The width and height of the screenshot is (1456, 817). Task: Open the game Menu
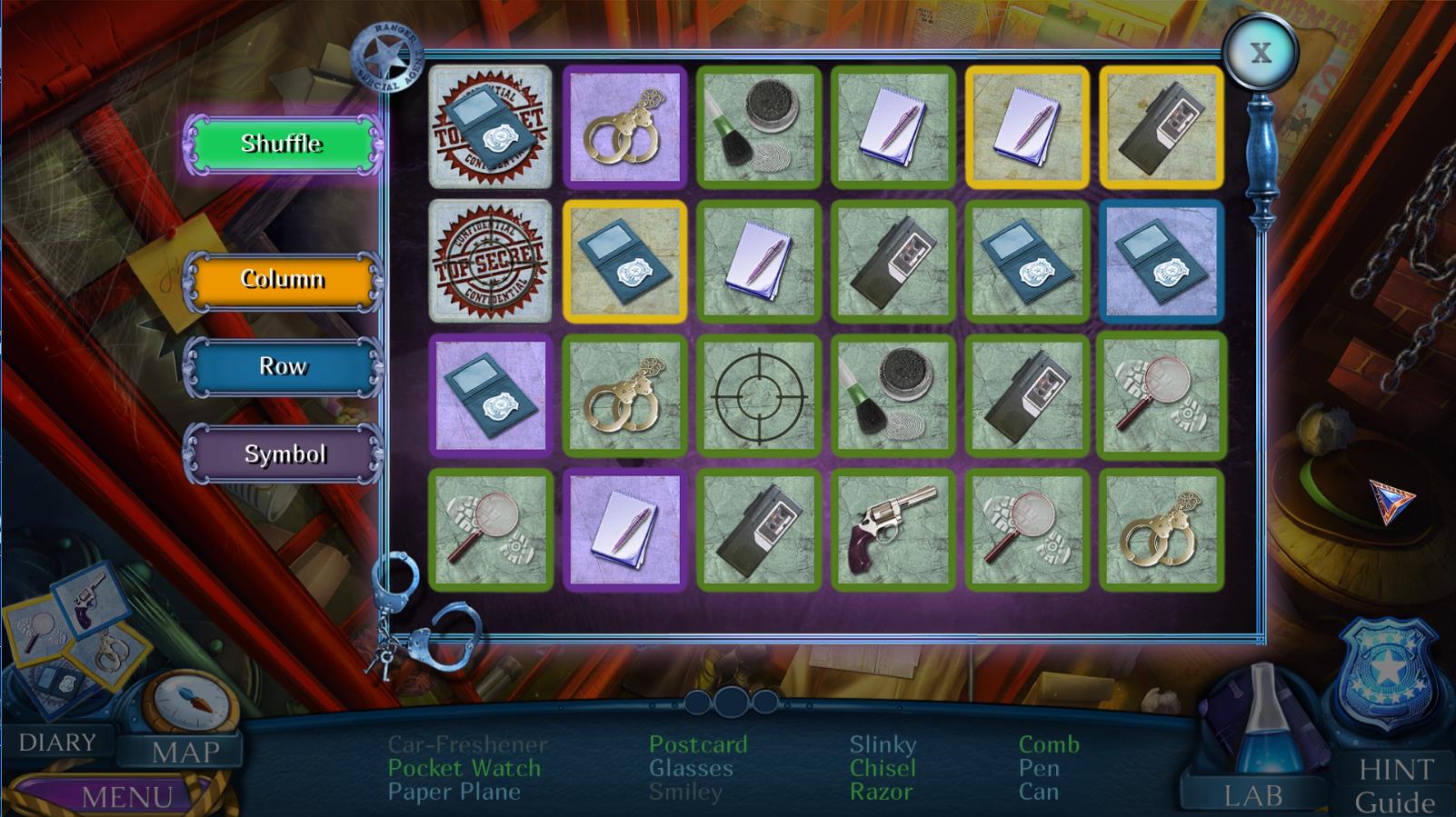(127, 797)
